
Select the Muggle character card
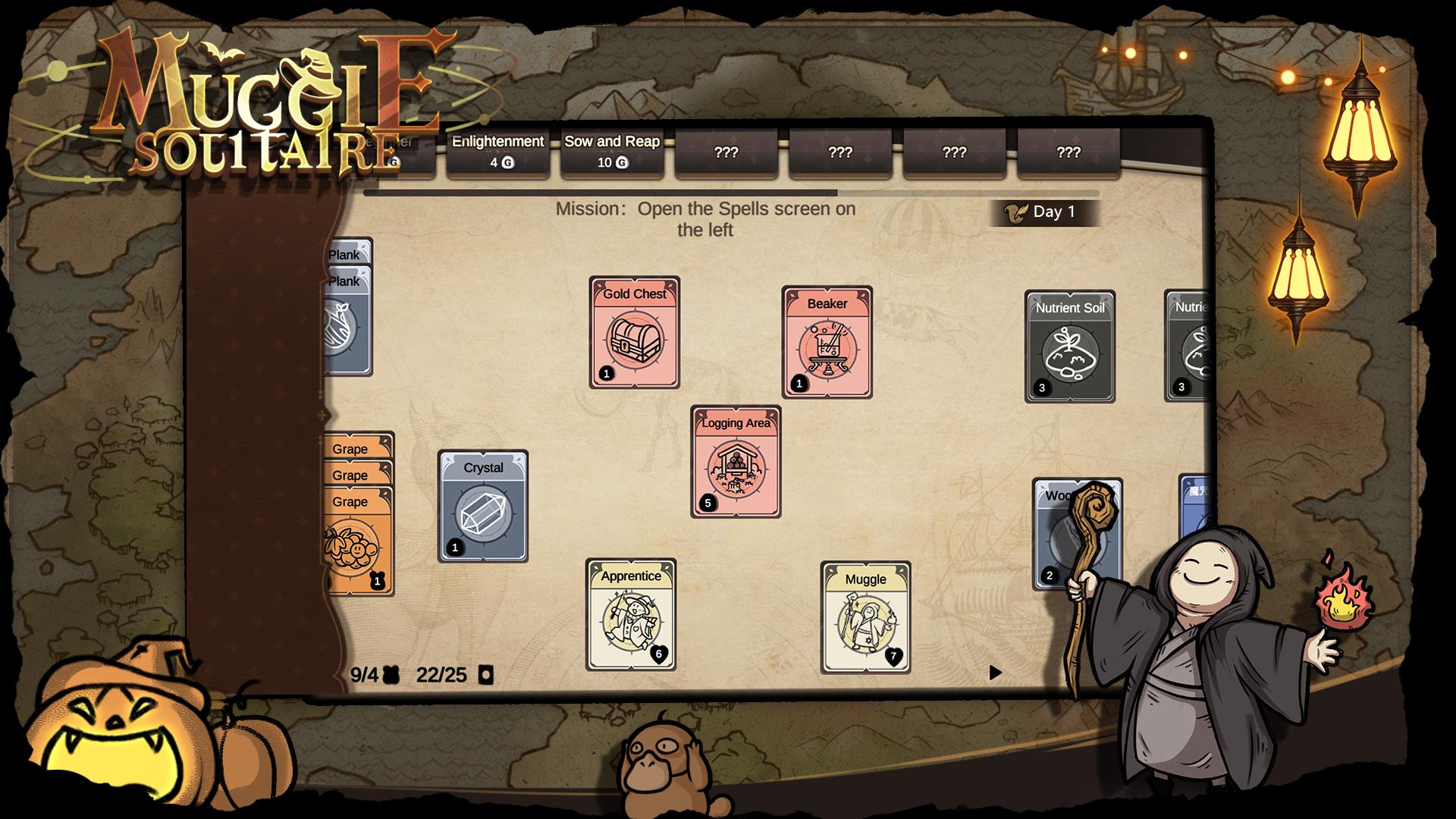click(x=865, y=618)
